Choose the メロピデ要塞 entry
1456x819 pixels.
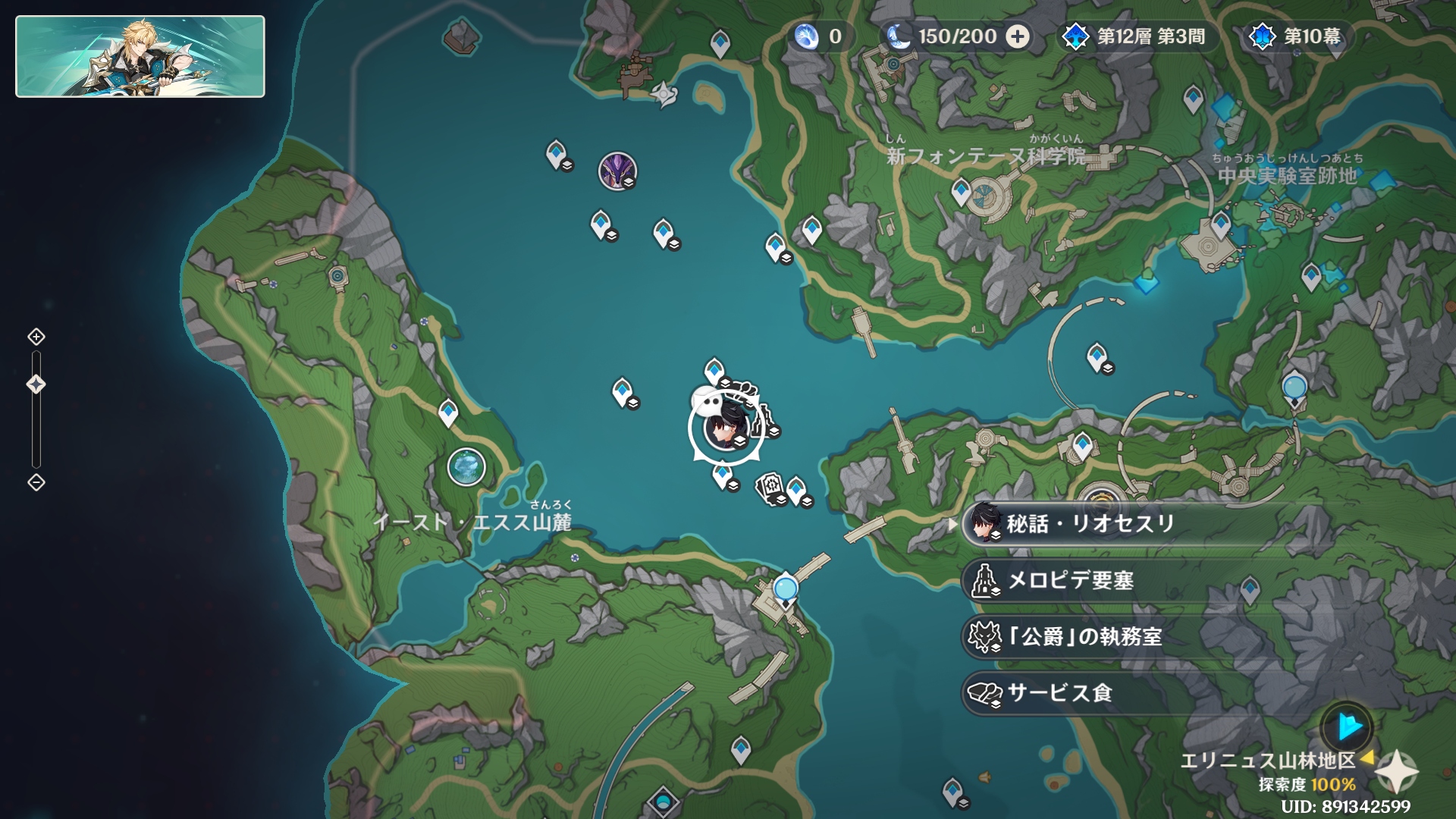1069,581
